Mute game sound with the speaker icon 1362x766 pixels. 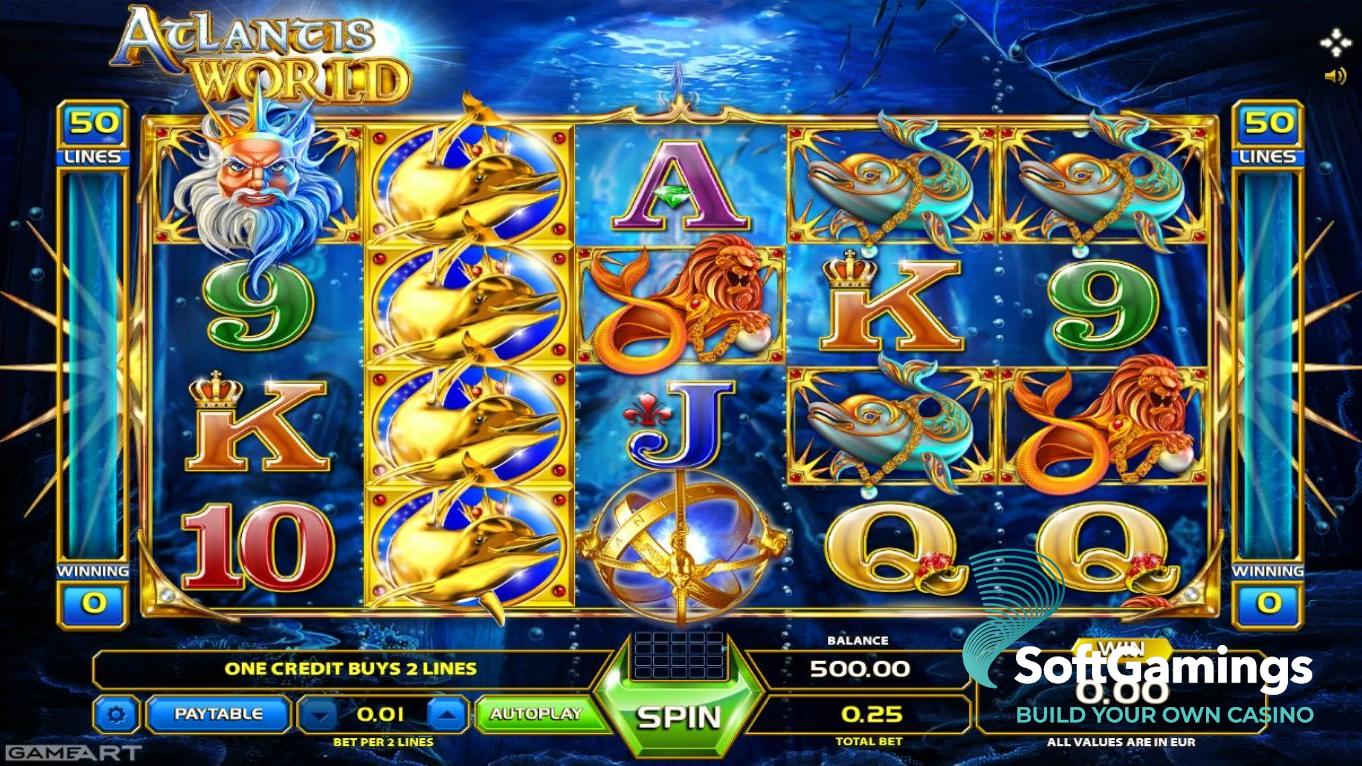pyautogui.click(x=1336, y=75)
